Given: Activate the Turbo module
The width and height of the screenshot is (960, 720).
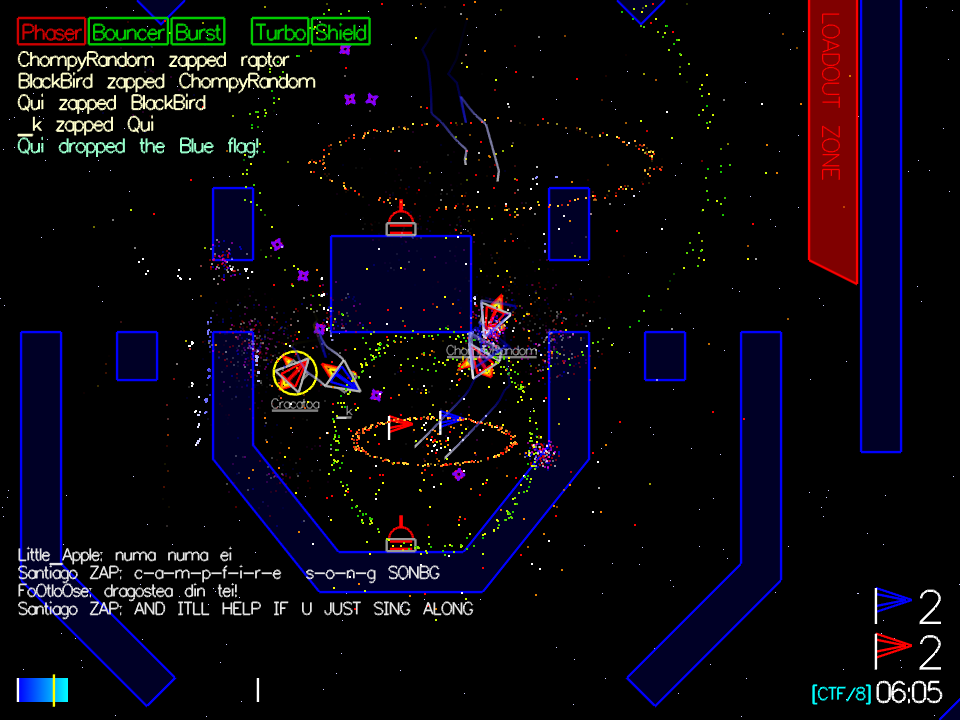Looking at the screenshot, I should (x=281, y=32).
